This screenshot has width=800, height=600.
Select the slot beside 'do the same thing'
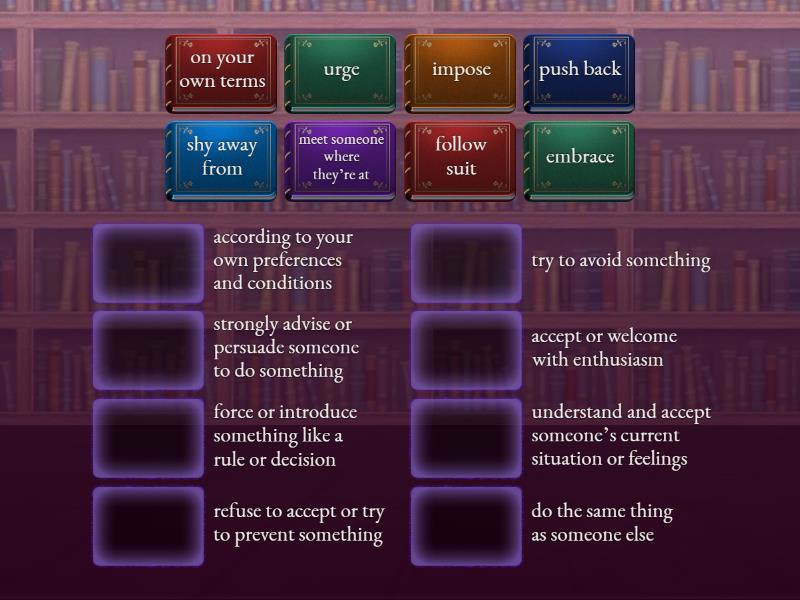click(466, 526)
